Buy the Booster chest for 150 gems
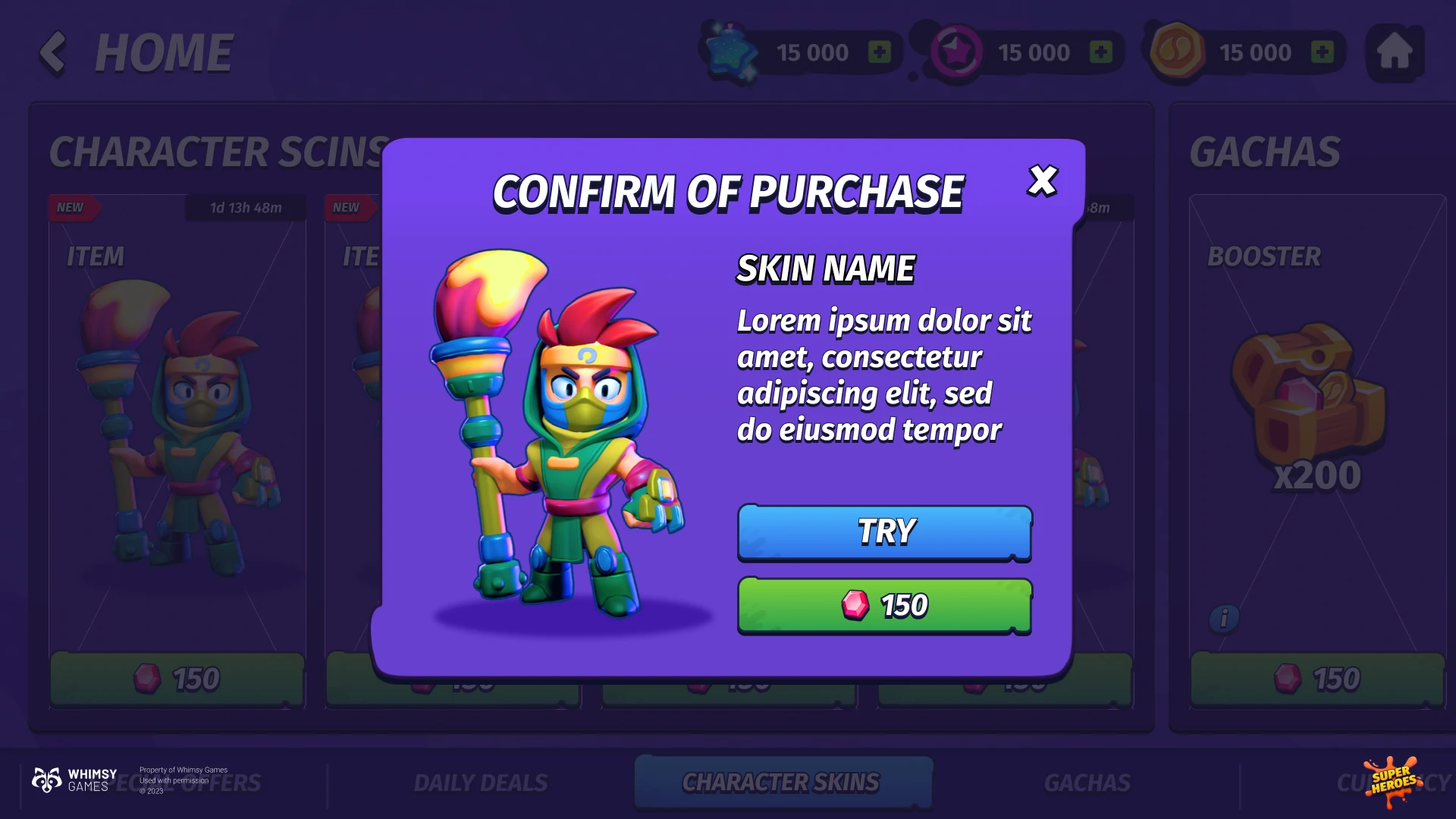Viewport: 1456px width, 819px height. click(x=1317, y=679)
